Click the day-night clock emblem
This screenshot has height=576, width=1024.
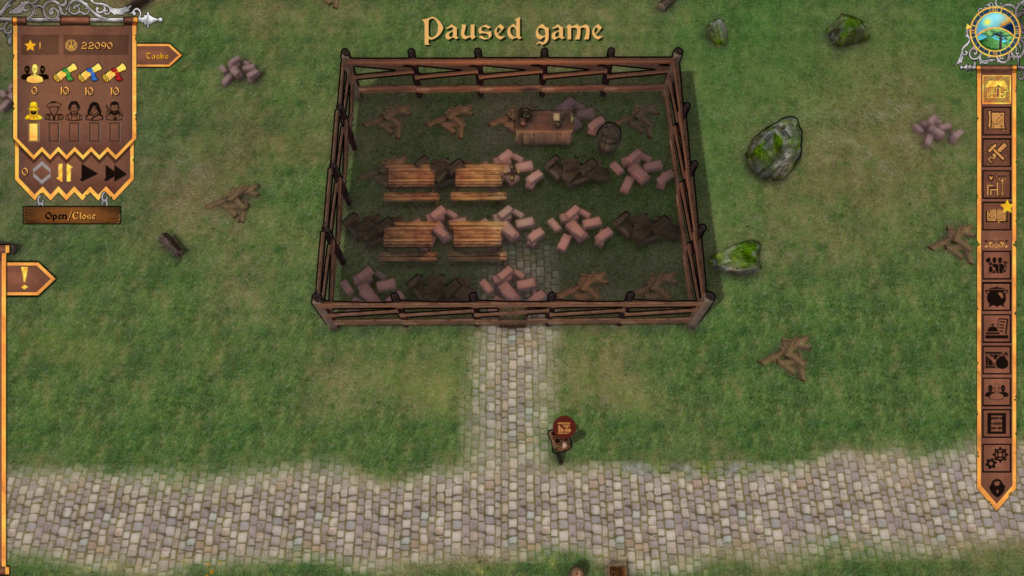pos(995,34)
